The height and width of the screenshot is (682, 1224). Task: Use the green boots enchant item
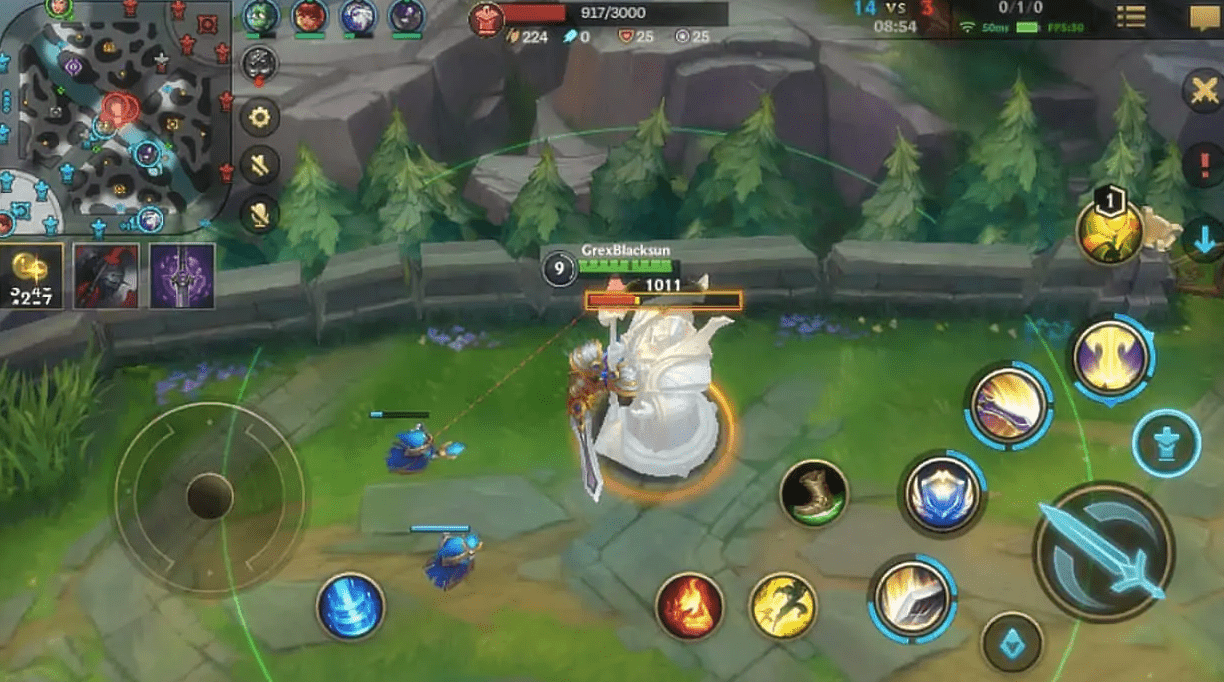click(814, 492)
